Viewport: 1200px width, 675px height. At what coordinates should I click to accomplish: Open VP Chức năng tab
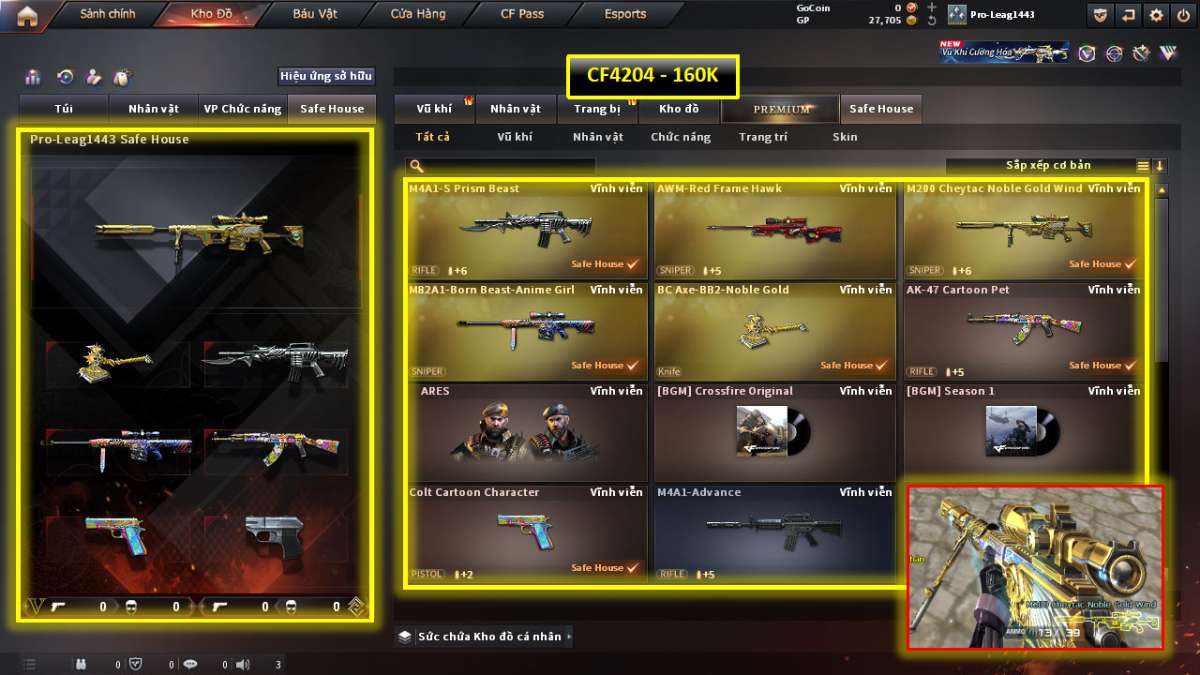click(242, 109)
